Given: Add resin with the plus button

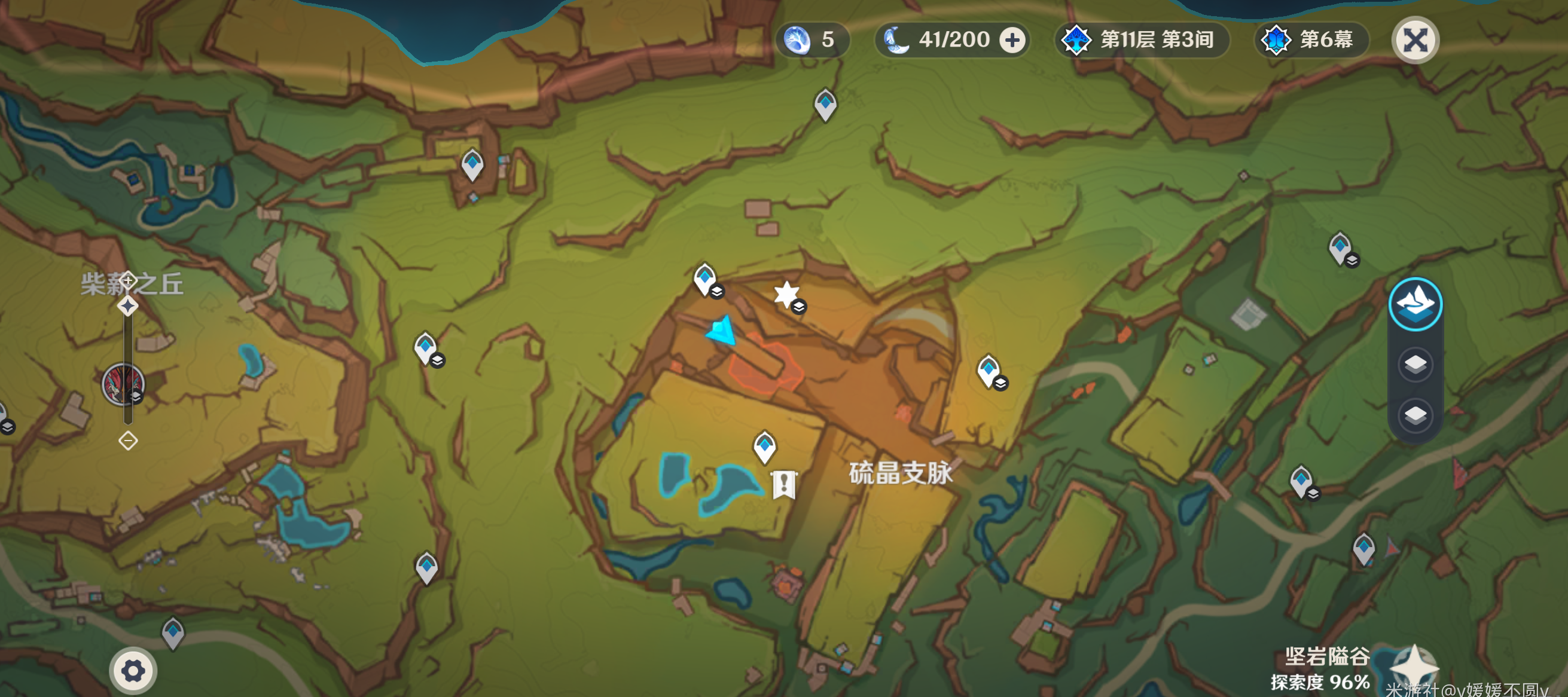Looking at the screenshot, I should click(x=1012, y=41).
